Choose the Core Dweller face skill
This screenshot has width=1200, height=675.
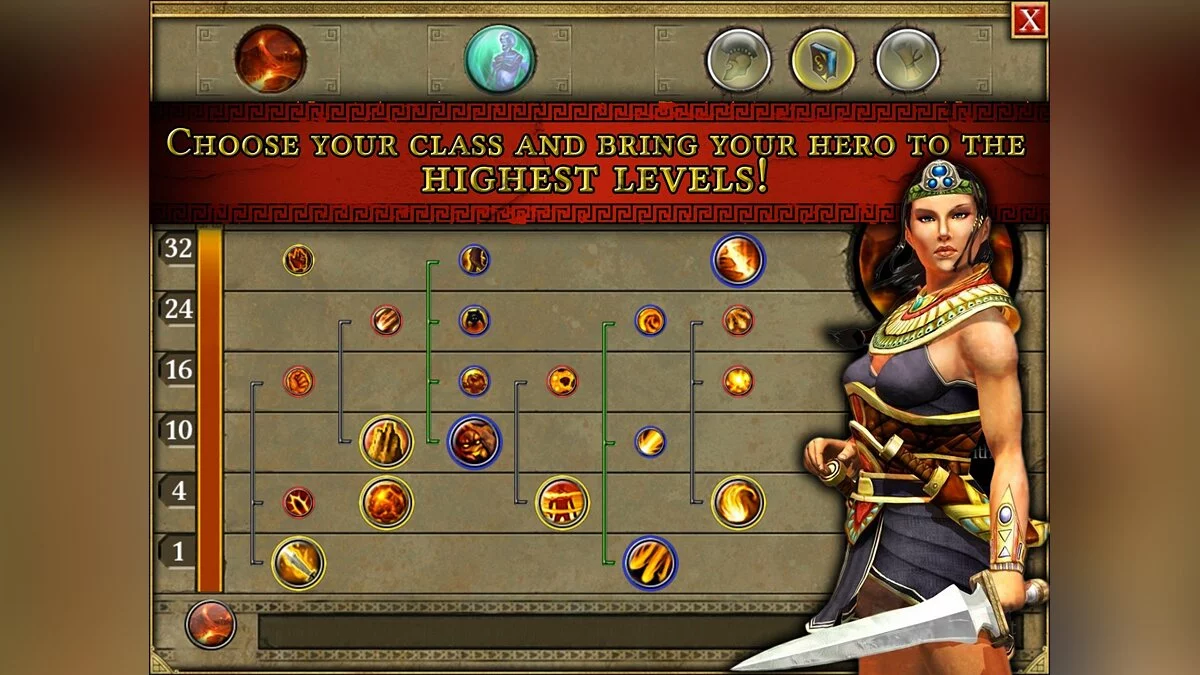pos(474,441)
